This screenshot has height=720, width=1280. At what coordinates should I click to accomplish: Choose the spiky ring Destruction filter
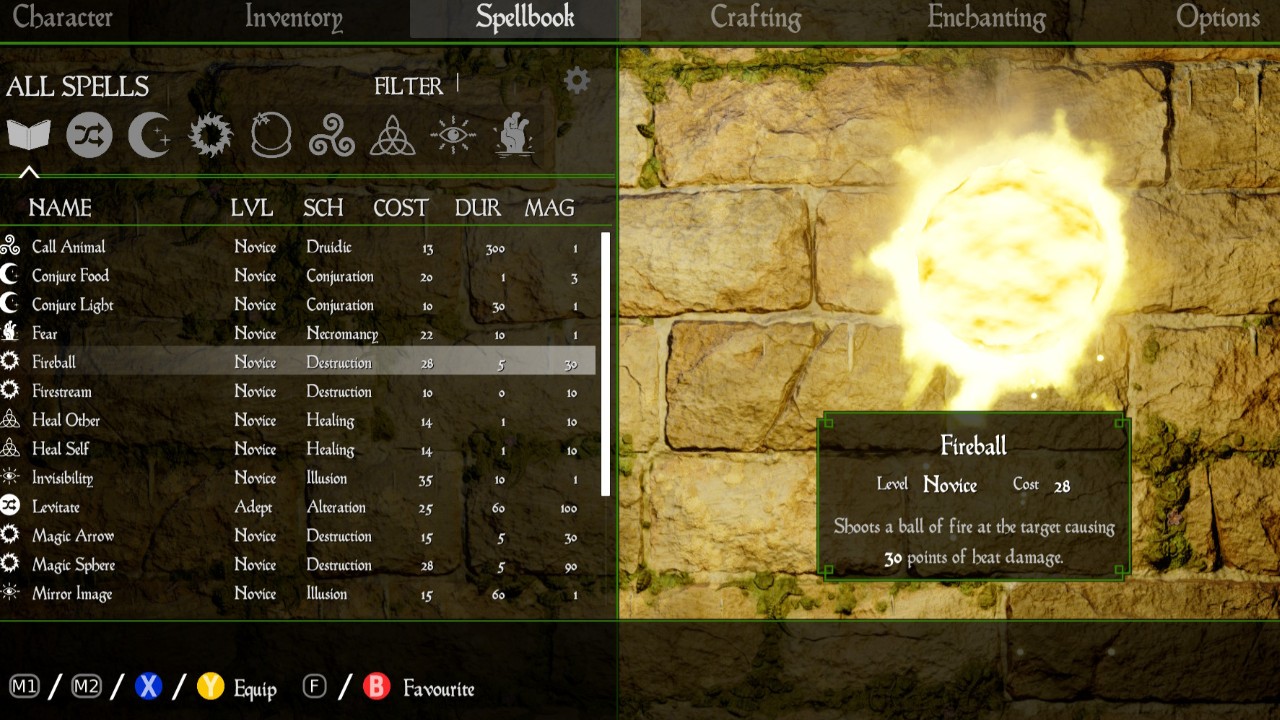click(x=210, y=135)
